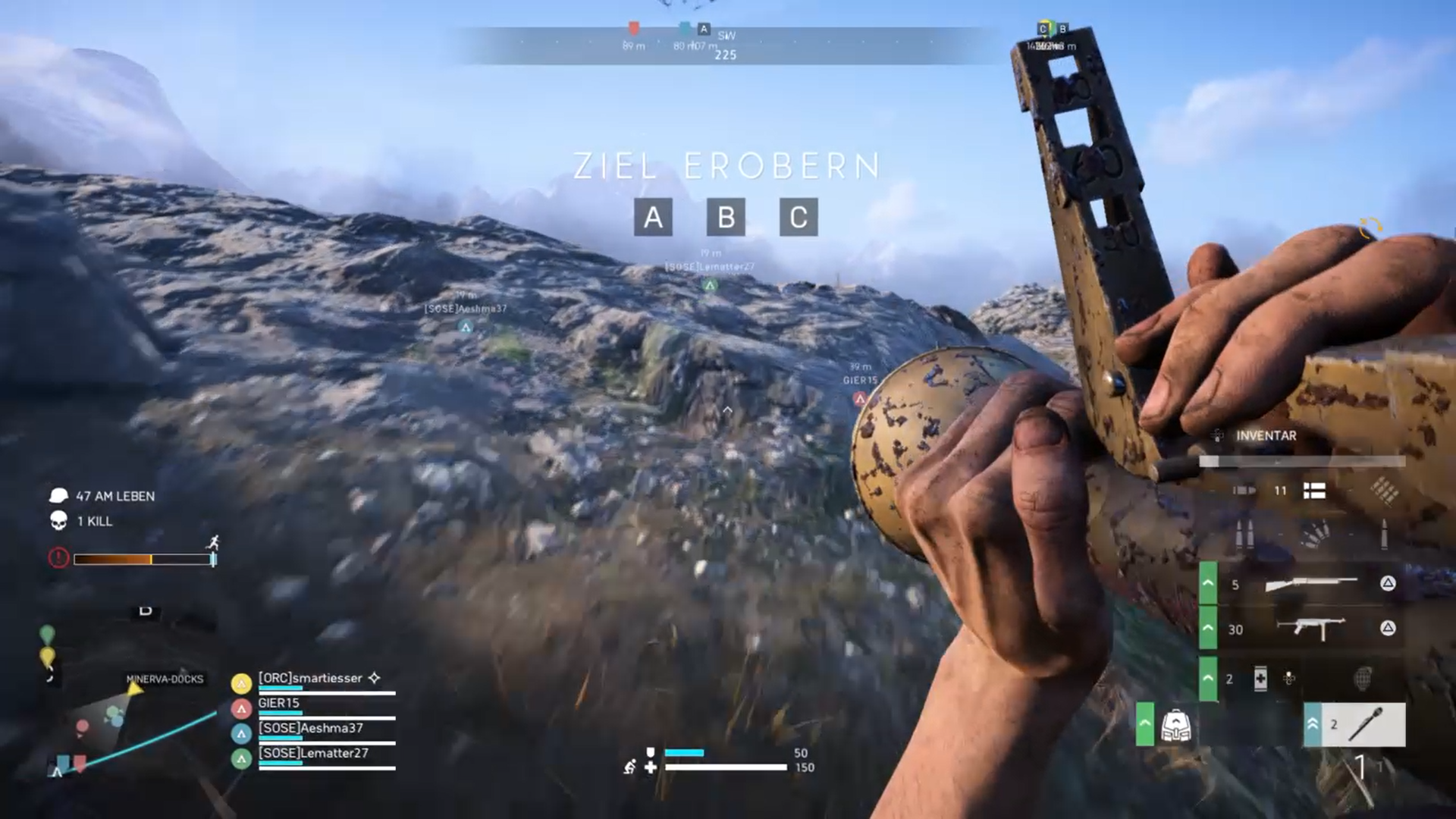This screenshot has height=819, width=1456.
Task: Select the MP40 submachine gun slot
Action: (x=1310, y=629)
